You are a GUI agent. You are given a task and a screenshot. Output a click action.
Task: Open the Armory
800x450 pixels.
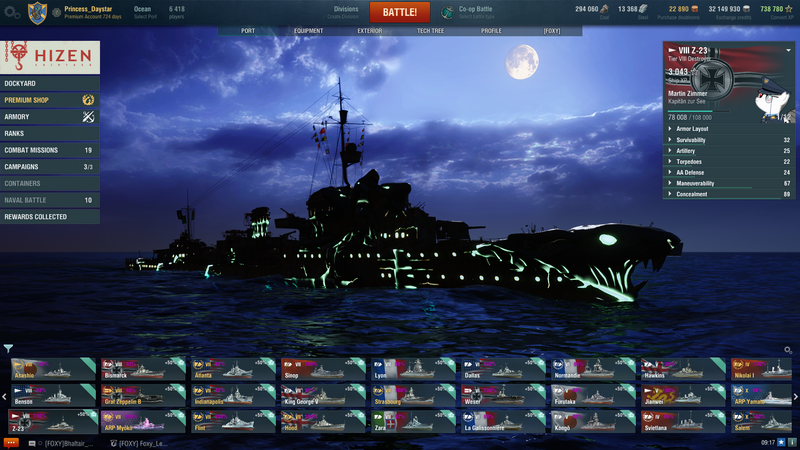(x=50, y=117)
